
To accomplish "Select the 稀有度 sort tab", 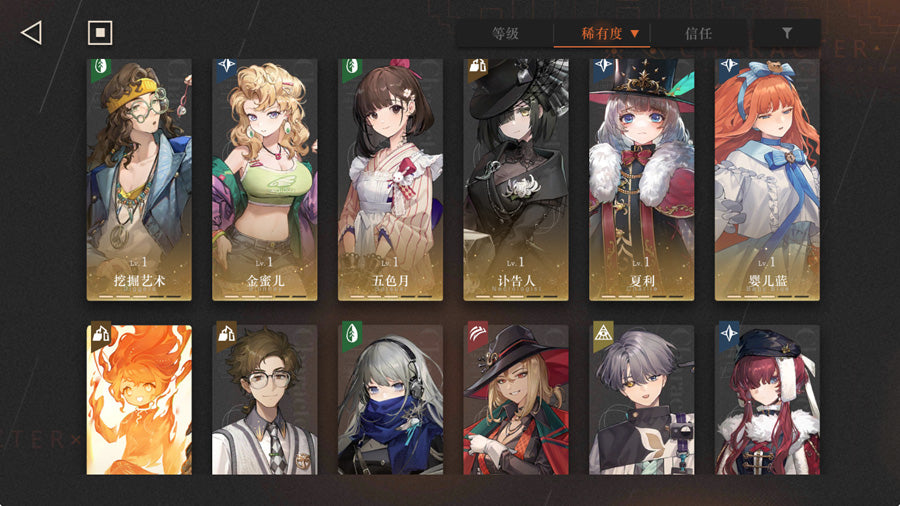I will (602, 33).
